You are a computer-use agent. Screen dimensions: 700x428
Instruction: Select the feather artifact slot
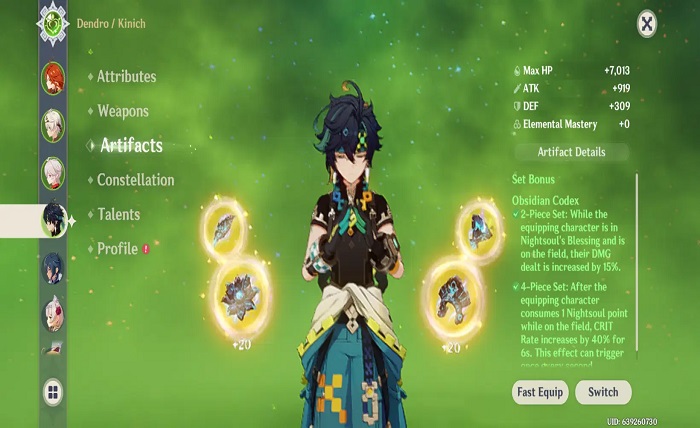tap(223, 226)
